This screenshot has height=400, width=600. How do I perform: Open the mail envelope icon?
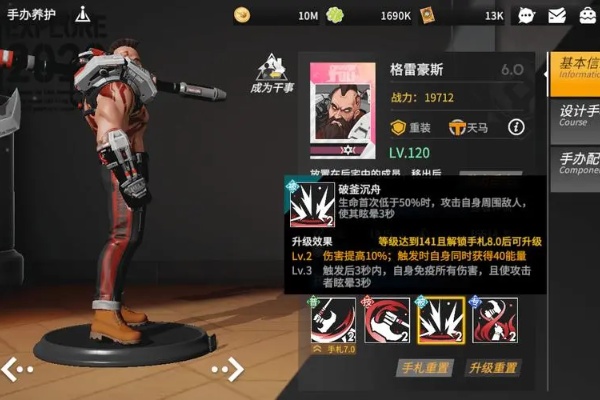tap(556, 15)
